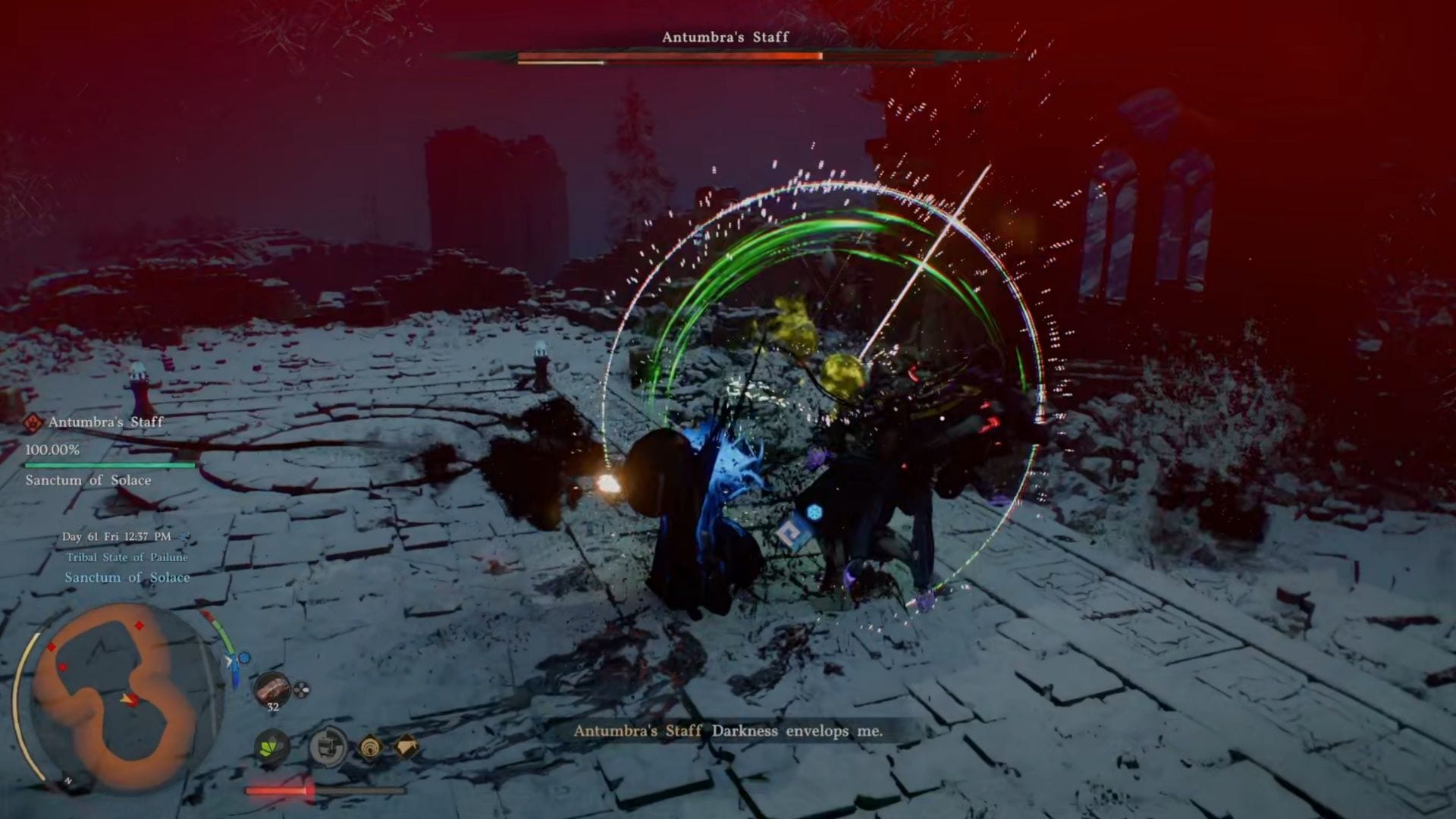Activate the green leaf skill icon

point(271,748)
